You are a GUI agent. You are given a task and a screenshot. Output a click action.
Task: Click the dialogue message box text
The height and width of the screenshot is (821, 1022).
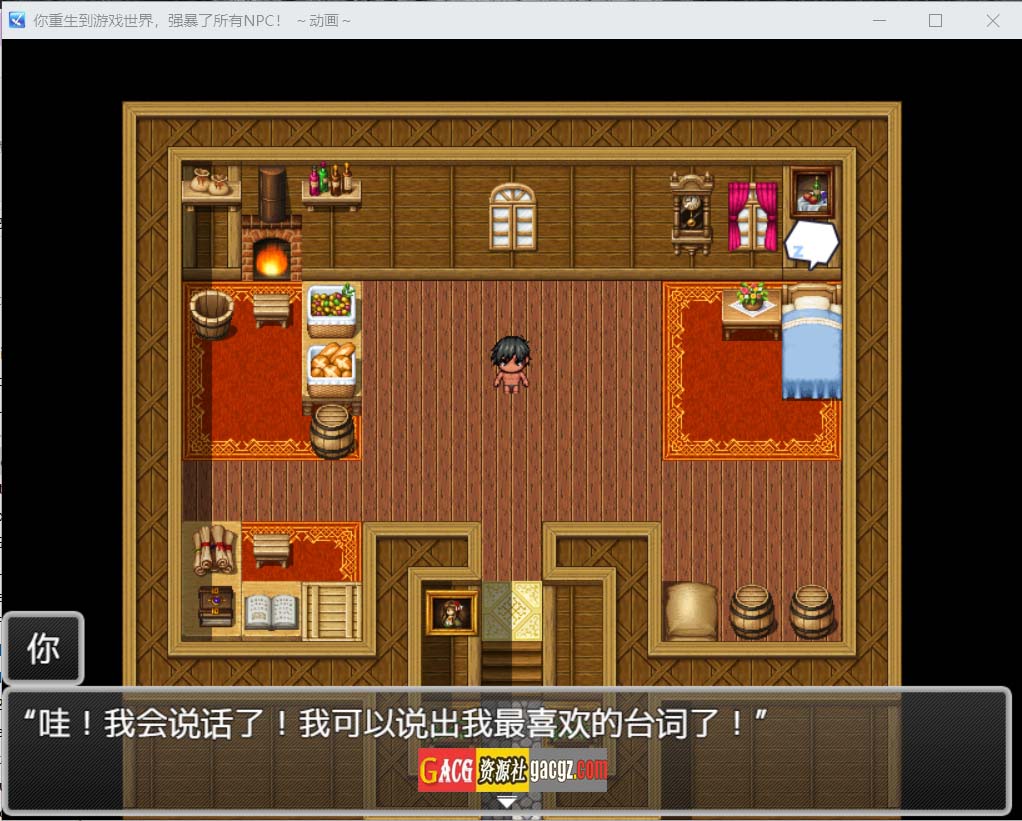pos(395,723)
